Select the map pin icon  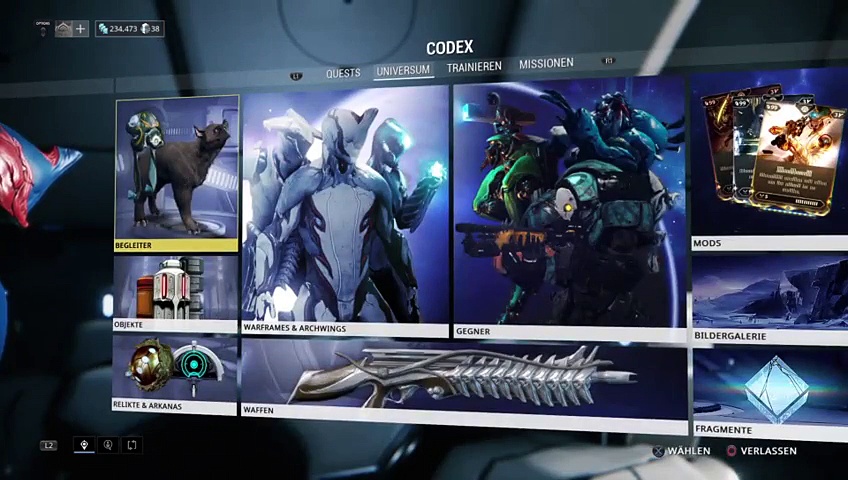click(x=84, y=445)
